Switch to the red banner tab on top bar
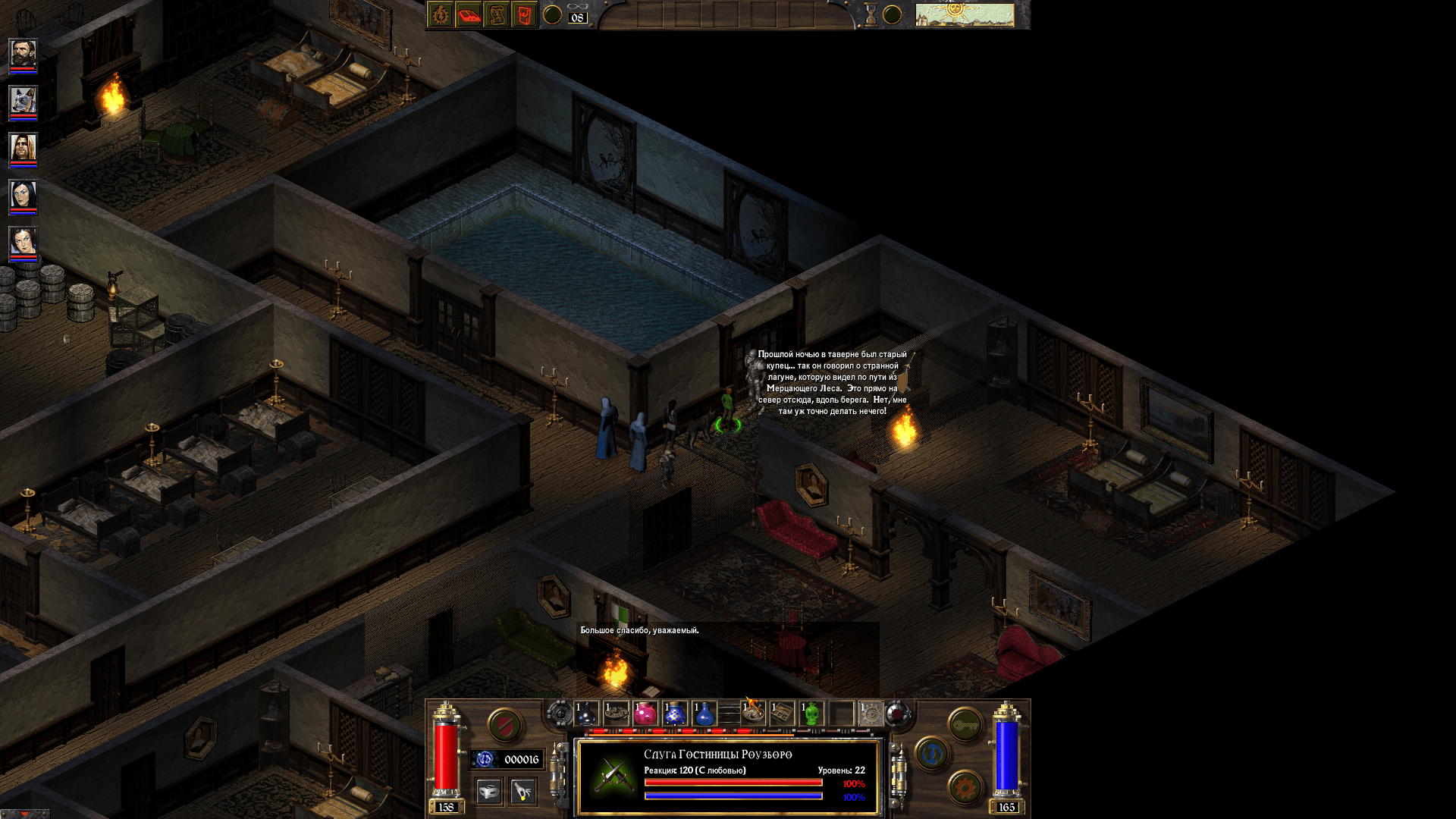Screen dimensions: 1456x819 click(x=524, y=14)
